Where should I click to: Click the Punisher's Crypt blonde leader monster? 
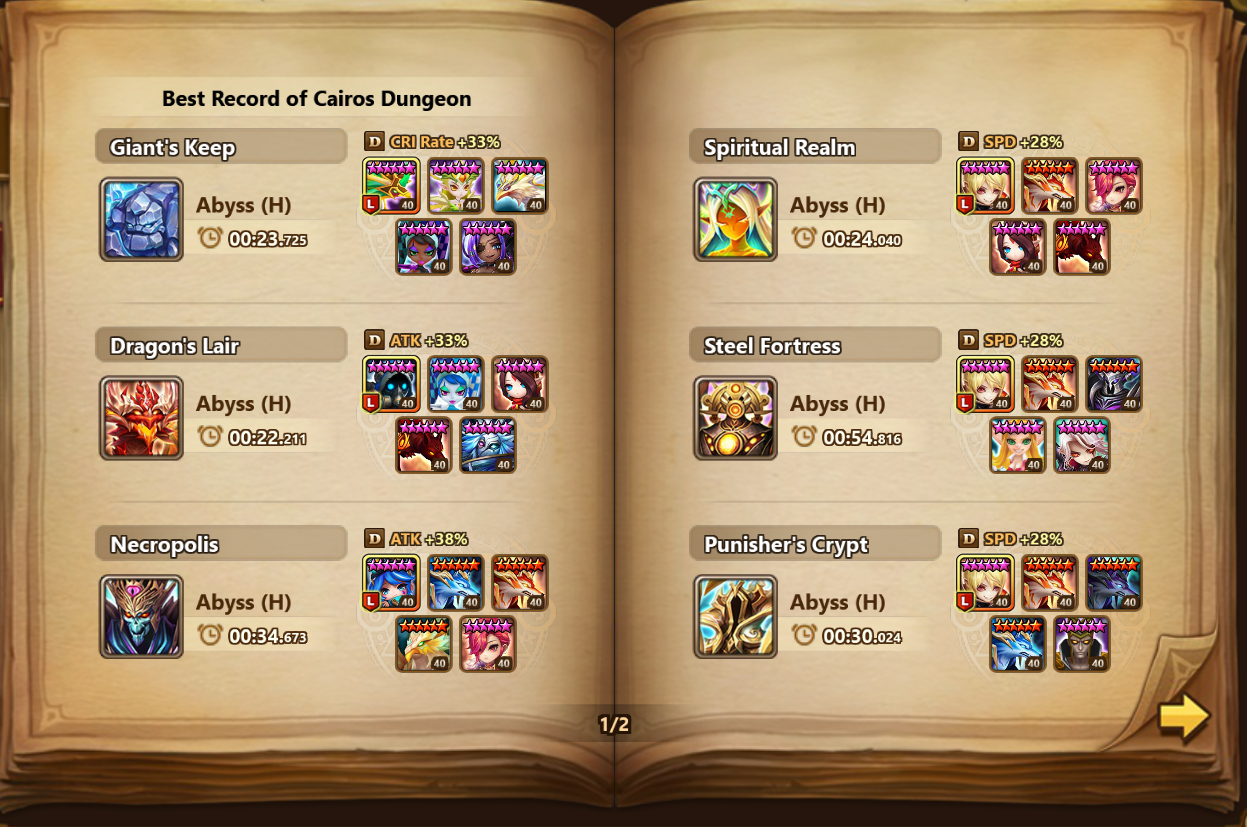pyautogui.click(x=985, y=583)
